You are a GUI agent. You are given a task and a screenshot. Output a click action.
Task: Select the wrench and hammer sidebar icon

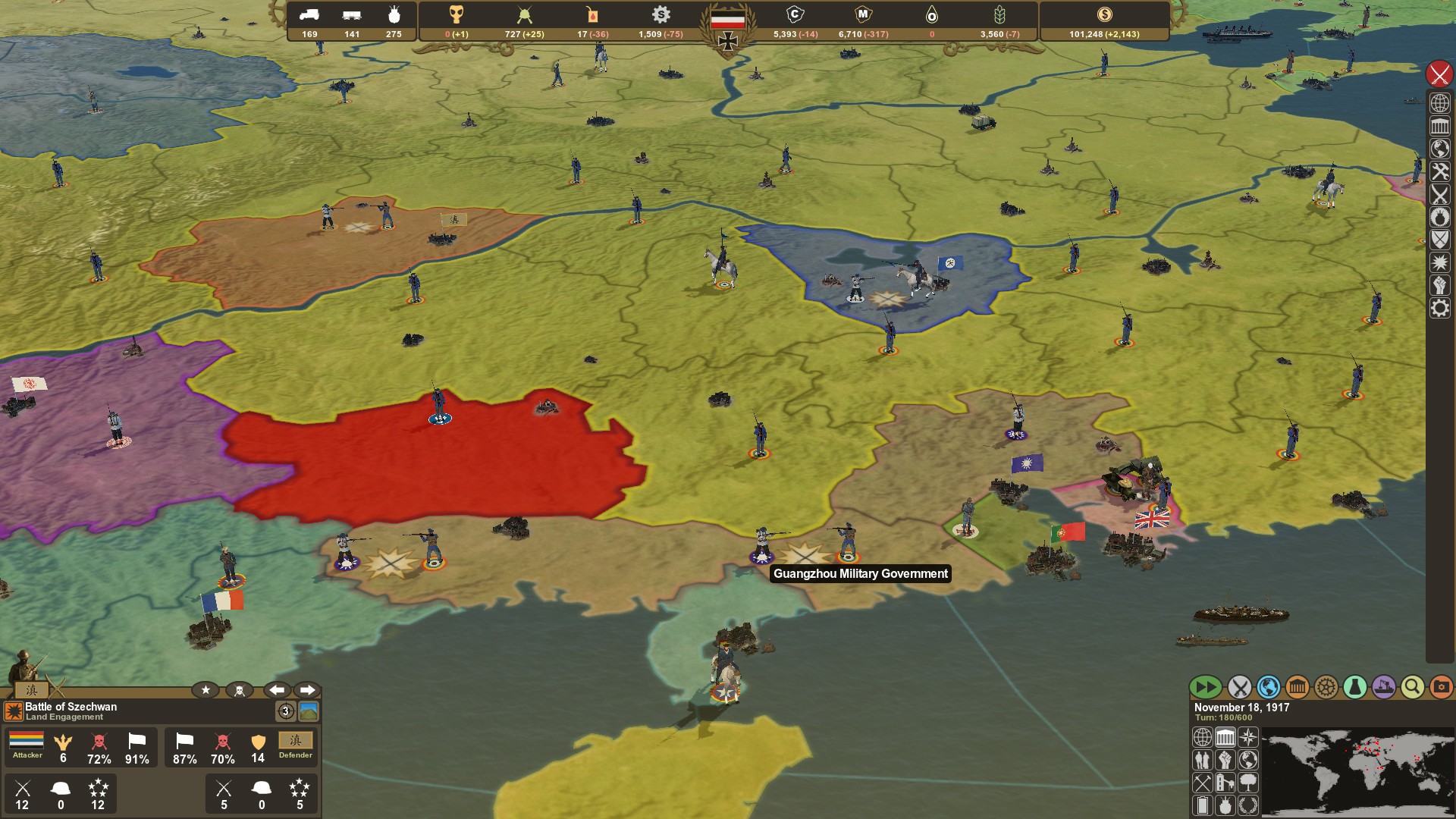(1439, 172)
